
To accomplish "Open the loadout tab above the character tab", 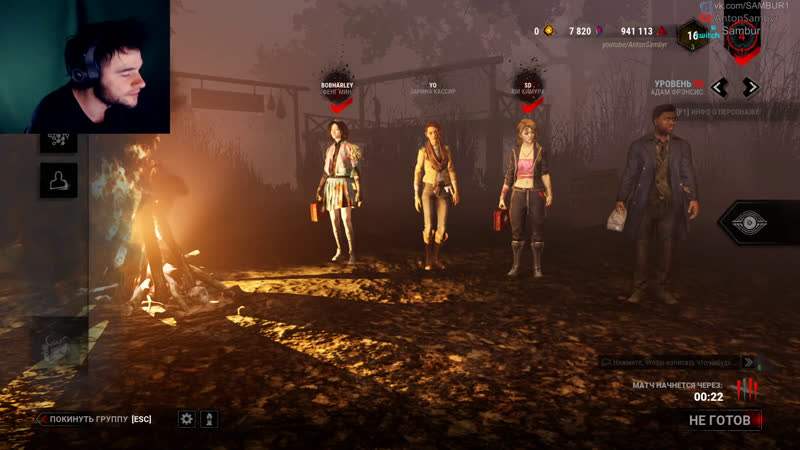I will pos(58,140).
